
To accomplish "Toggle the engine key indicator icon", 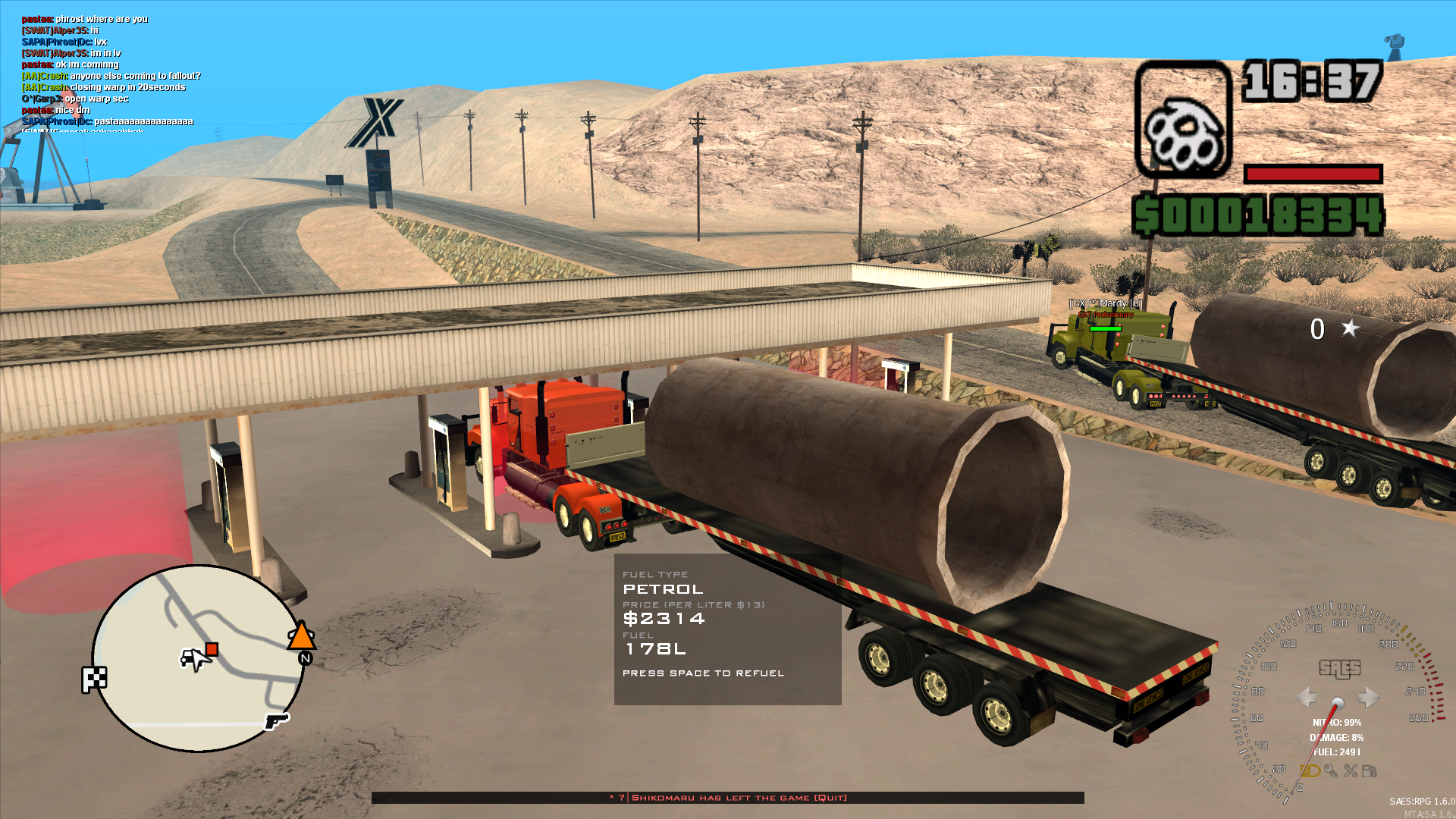I will [x=1331, y=770].
